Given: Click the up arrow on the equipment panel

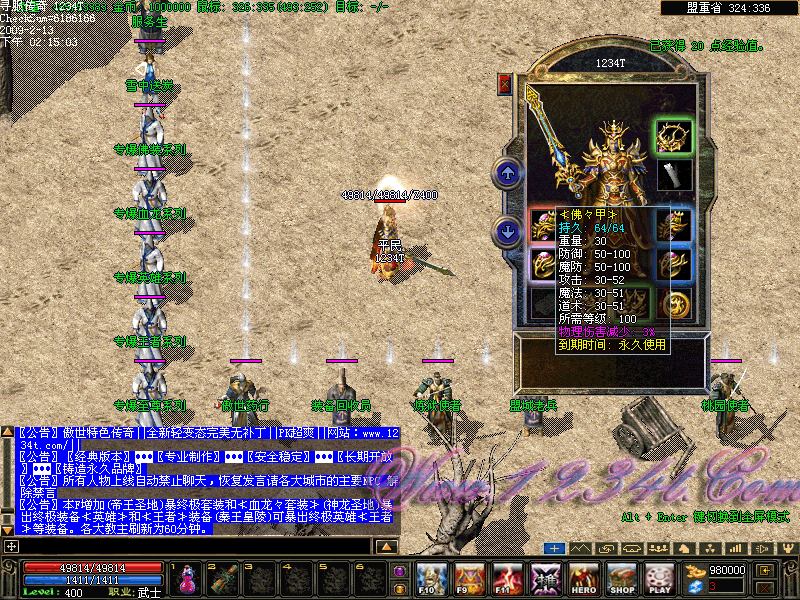Looking at the screenshot, I should [509, 174].
